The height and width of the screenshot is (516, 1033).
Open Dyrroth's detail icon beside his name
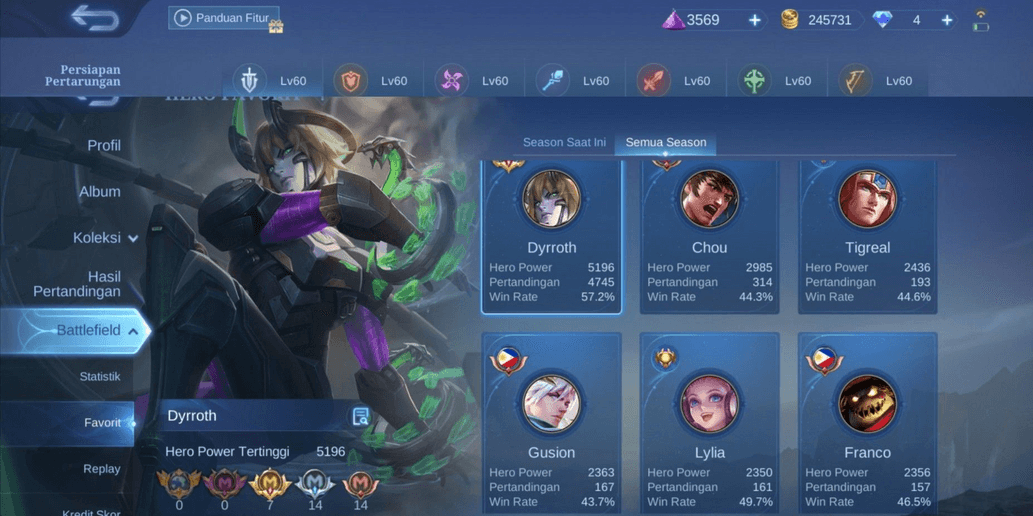[361, 417]
